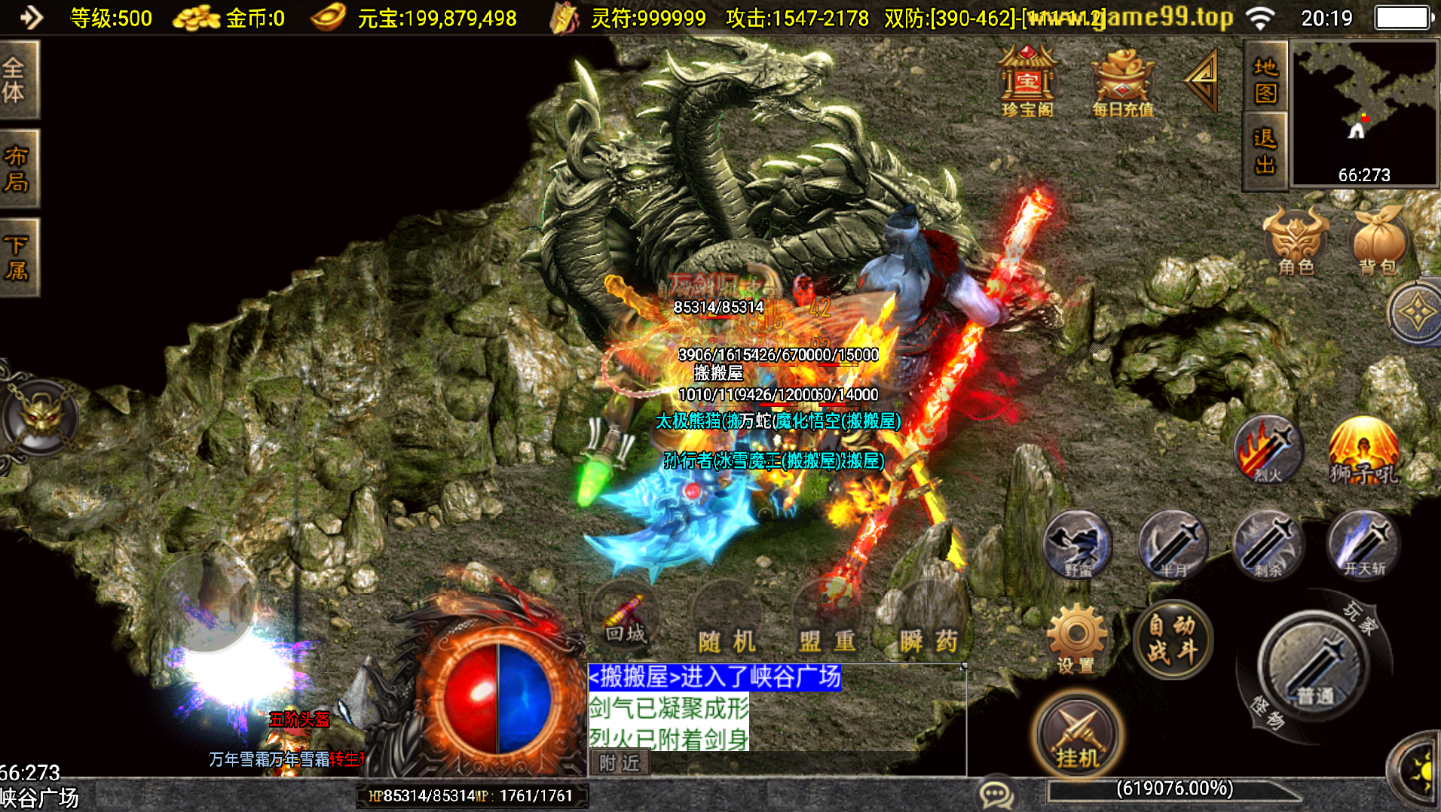This screenshot has width=1441, height=812.
Task: Open the 背包 backpack
Action: 1378,241
